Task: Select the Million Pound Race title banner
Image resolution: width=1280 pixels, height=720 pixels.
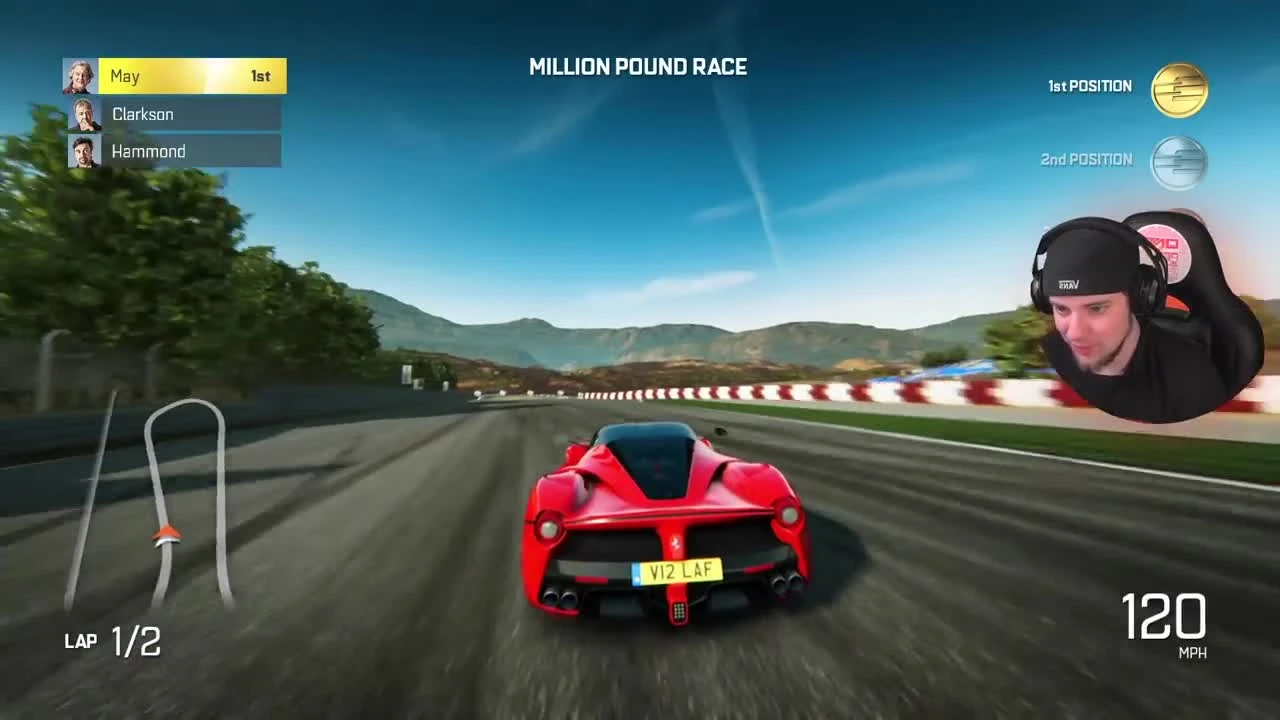Action: (638, 67)
